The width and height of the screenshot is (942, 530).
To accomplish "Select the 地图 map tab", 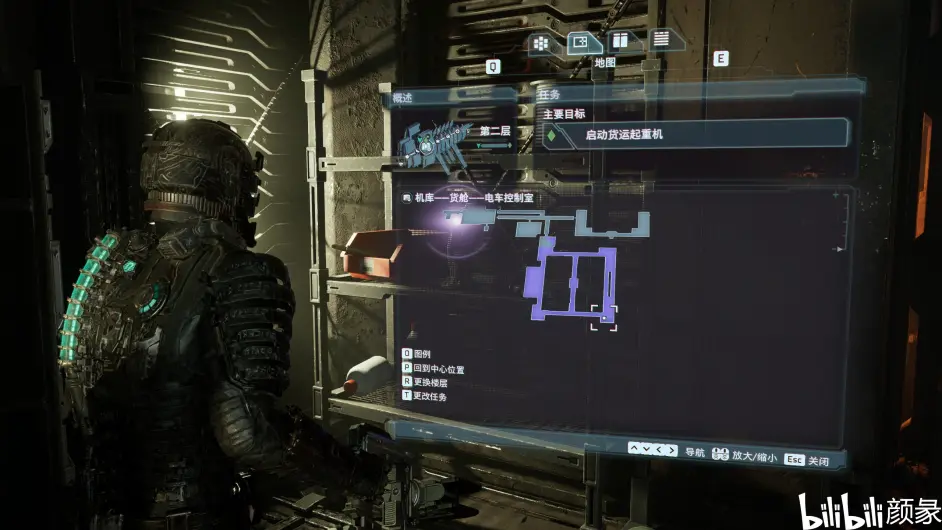I will 580,42.
